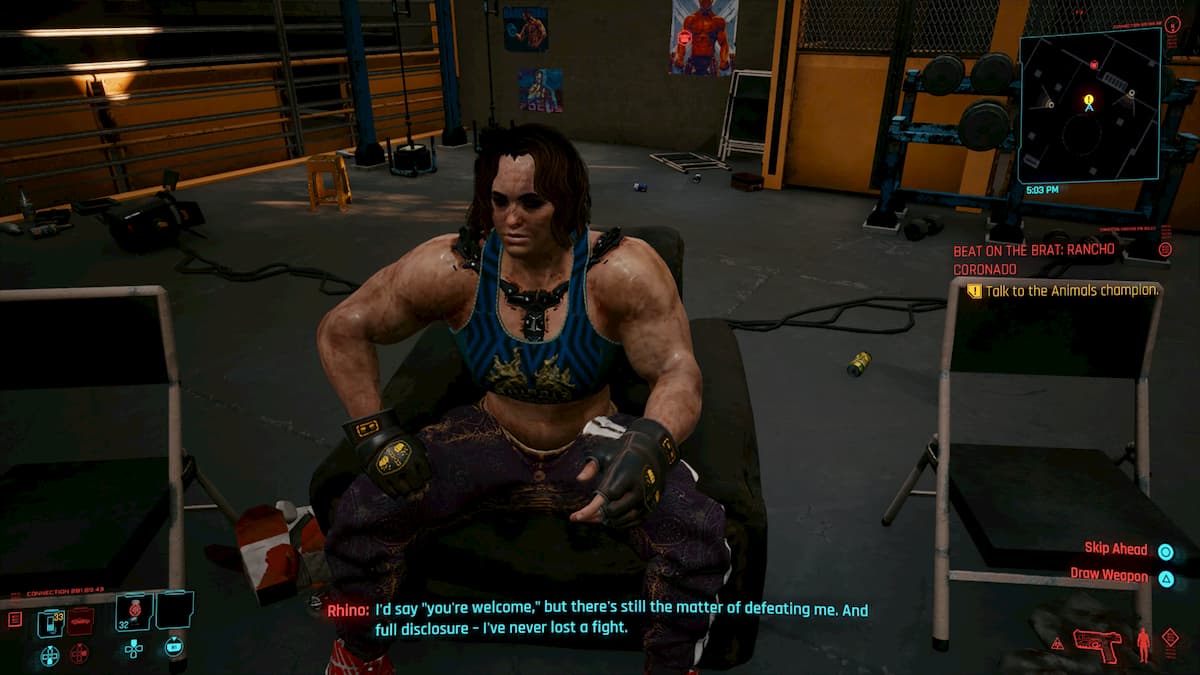Select the grenade quick slot with count 32

coord(133,611)
